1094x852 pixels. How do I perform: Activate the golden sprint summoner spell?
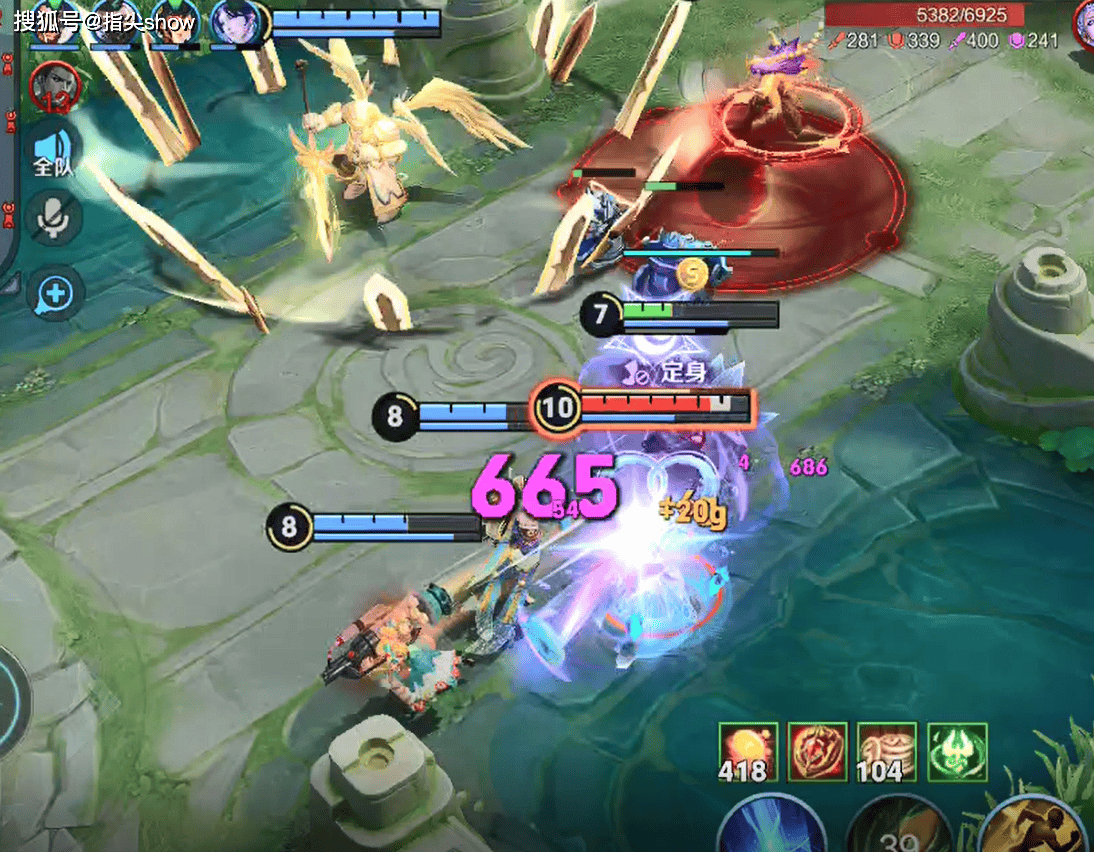coord(1035,820)
